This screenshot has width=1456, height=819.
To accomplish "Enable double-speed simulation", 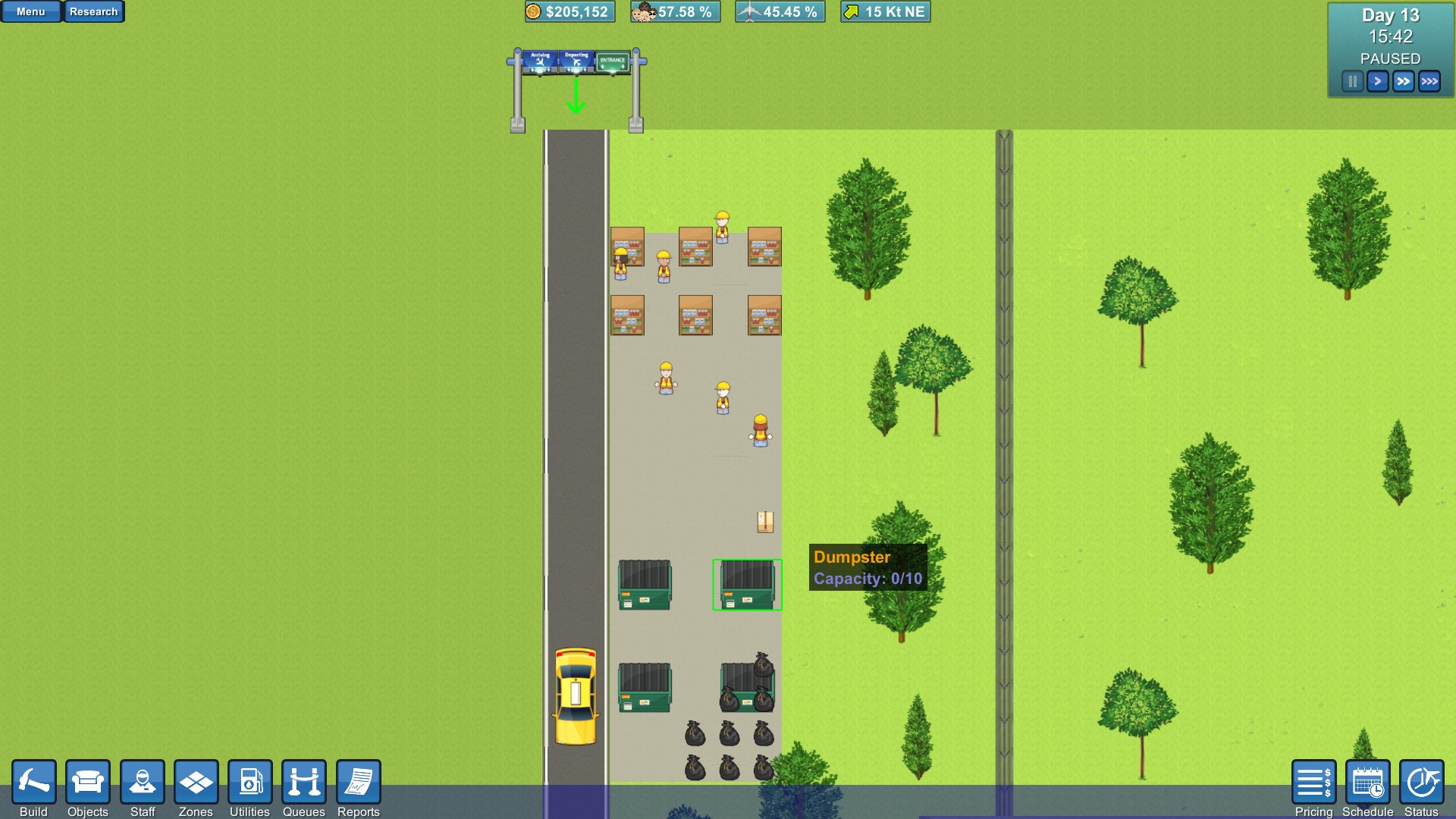I will pyautogui.click(x=1403, y=80).
